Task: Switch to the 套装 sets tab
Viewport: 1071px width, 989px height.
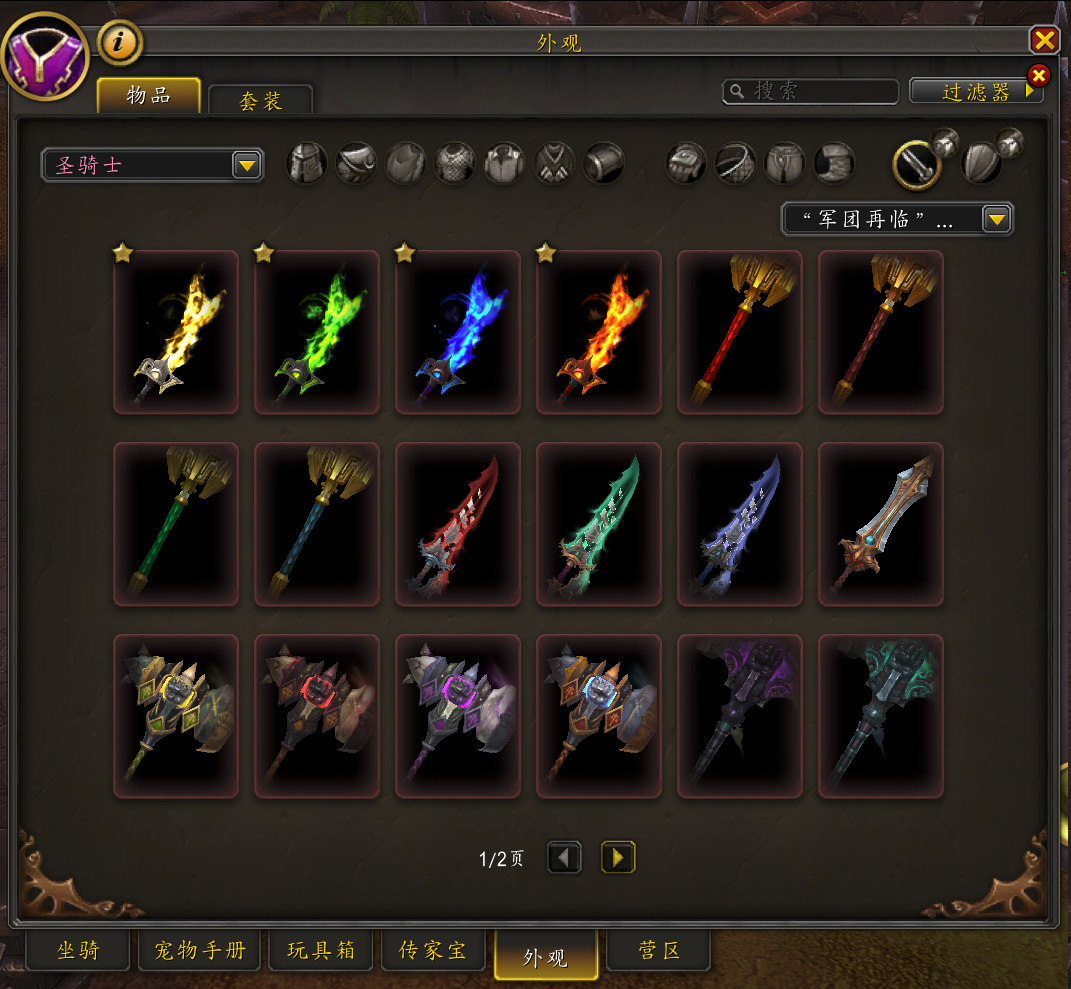Action: 260,101
